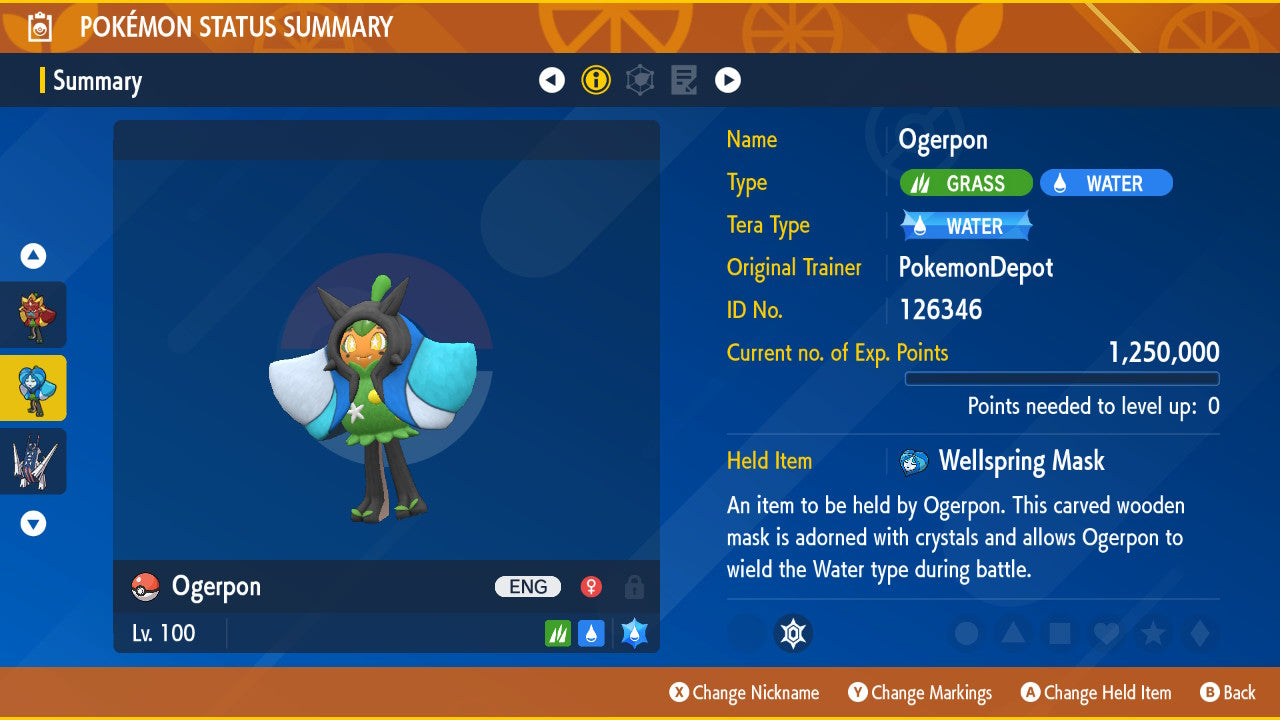Viewport: 1280px width, 720px height.
Task: Go Back from the summary screen
Action: (x=1227, y=692)
